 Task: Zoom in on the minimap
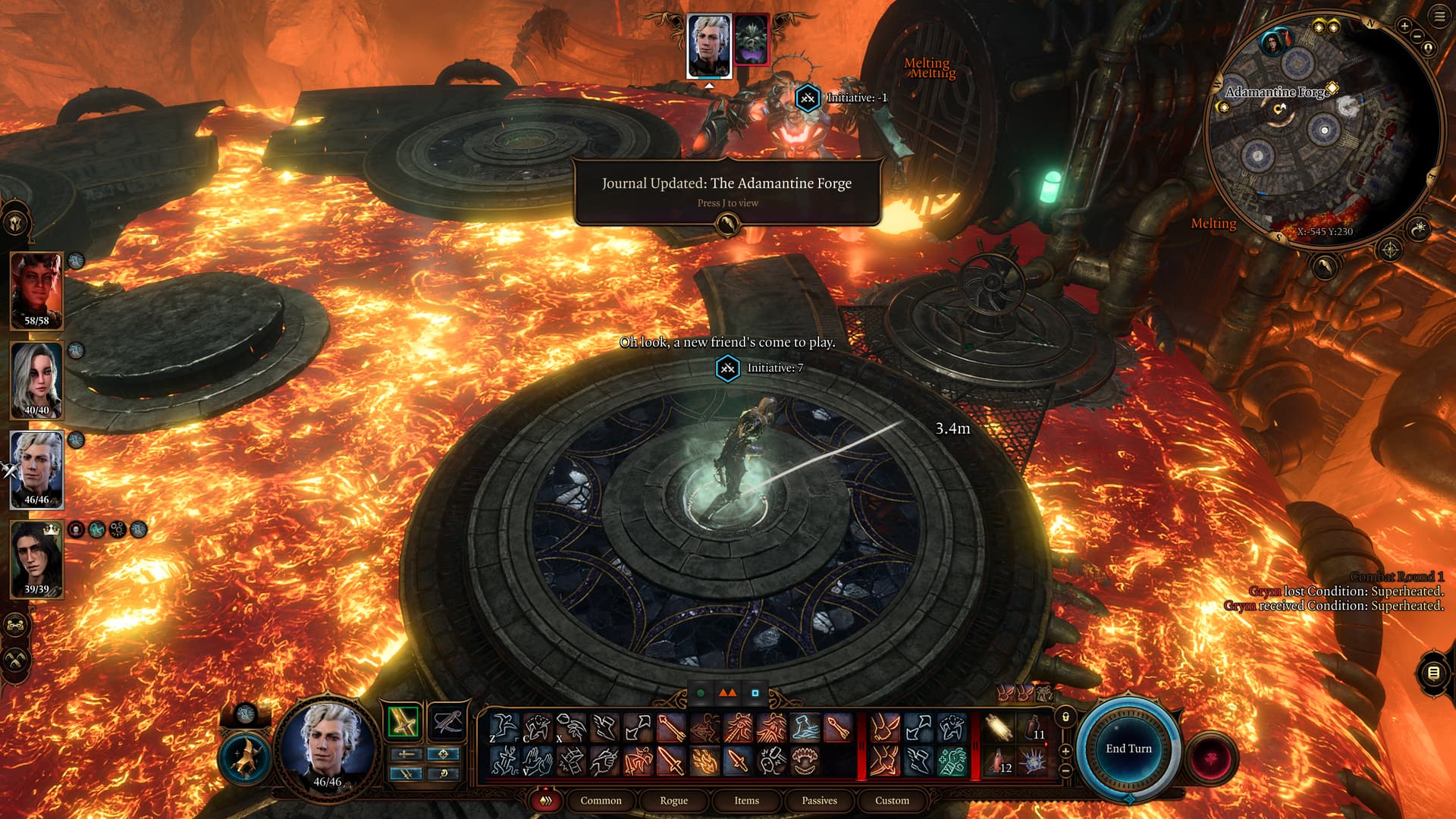click(1404, 27)
